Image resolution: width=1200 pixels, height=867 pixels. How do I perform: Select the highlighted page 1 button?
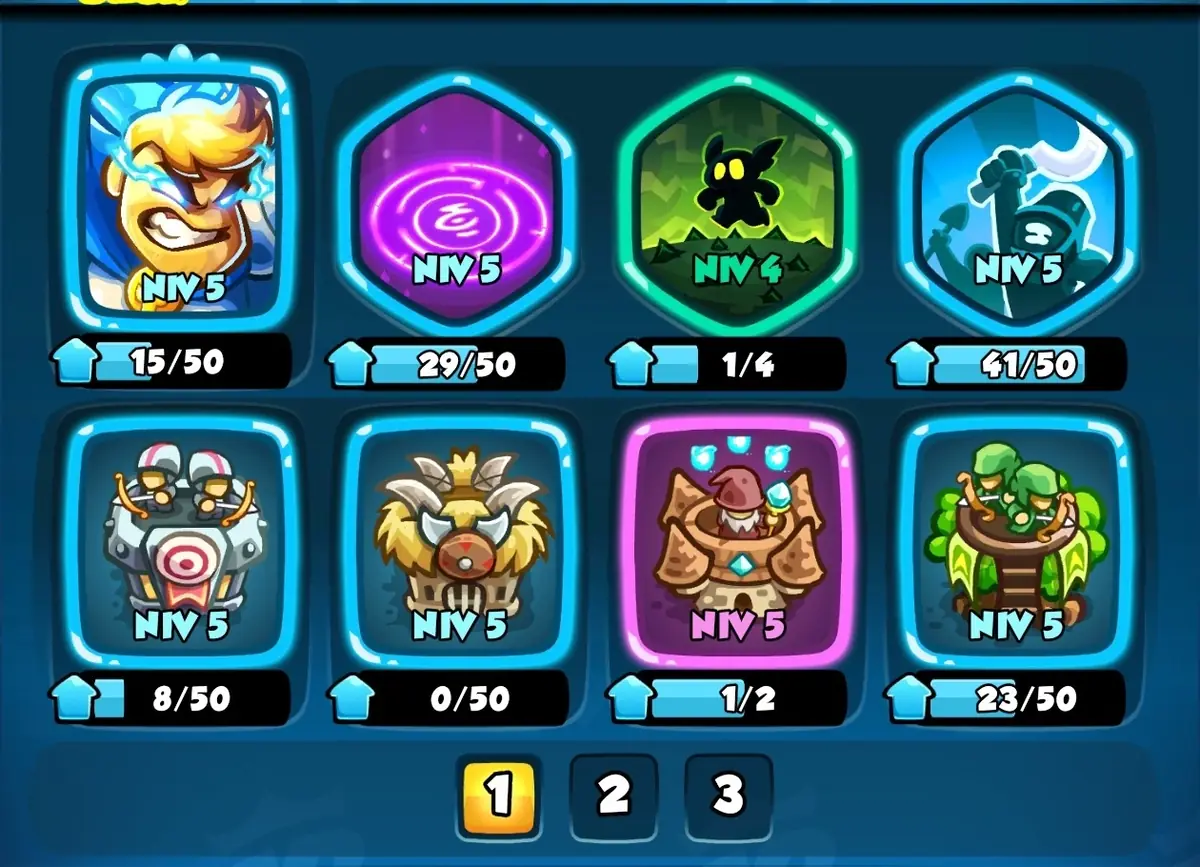(x=498, y=796)
